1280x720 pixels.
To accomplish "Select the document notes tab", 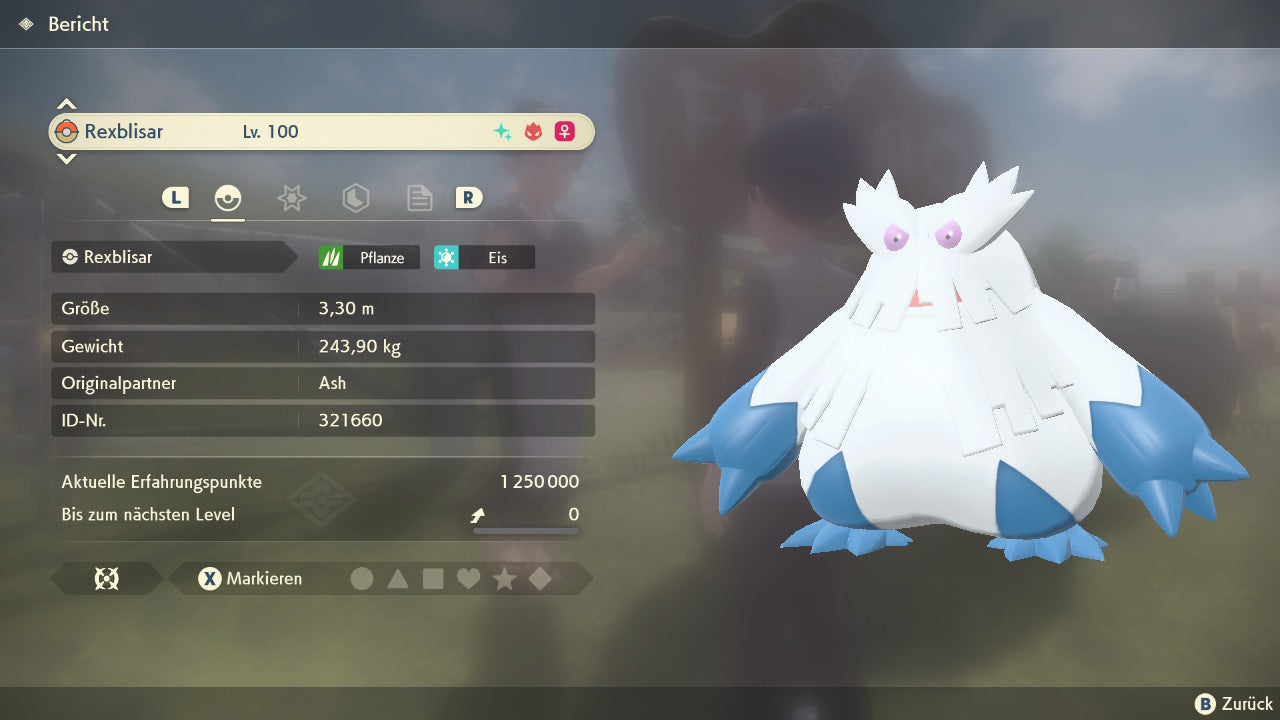I will coord(419,198).
